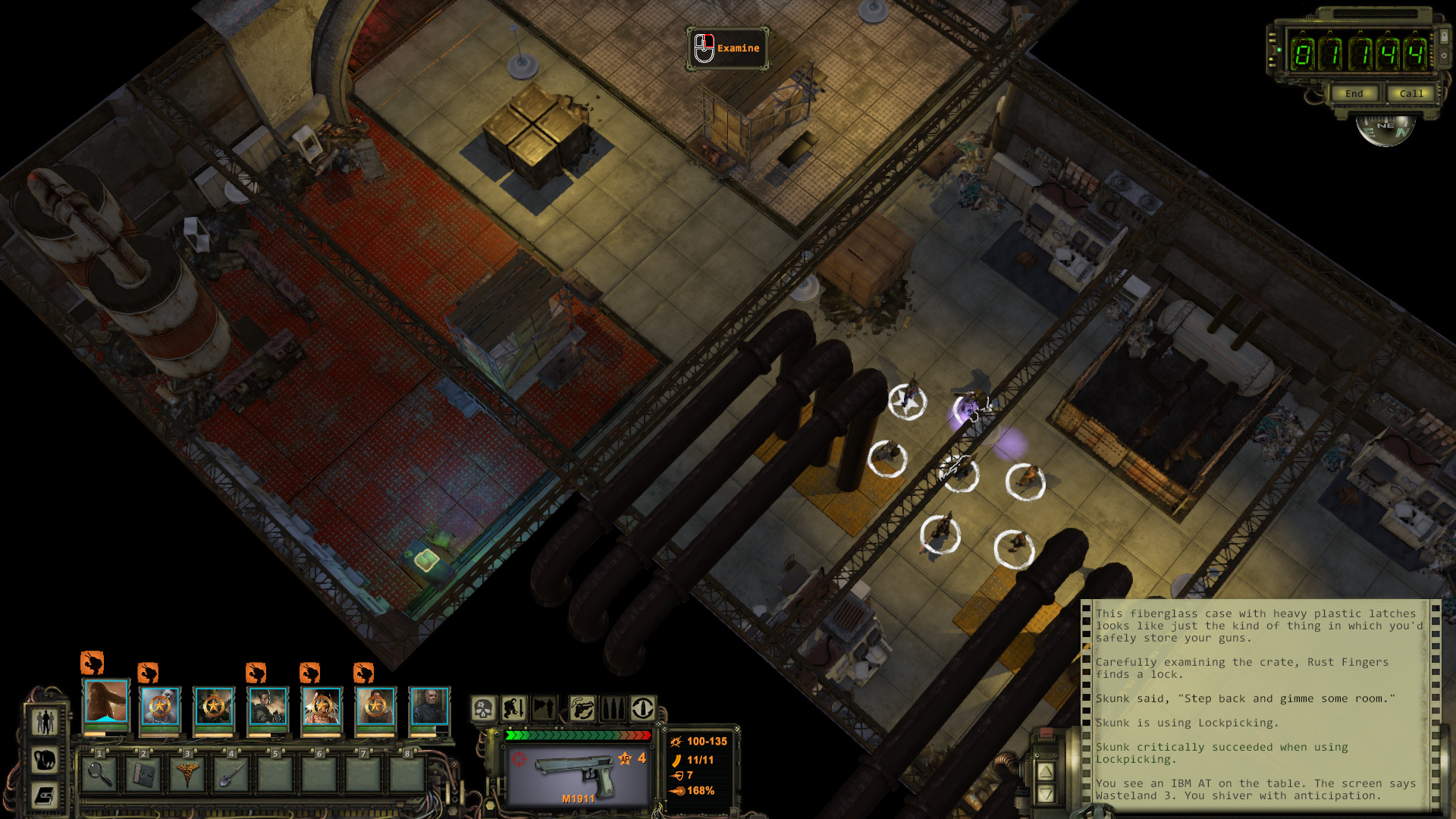Screen dimensions: 1456x819
Task: Open the ammo selection bullets icon
Action: (x=613, y=709)
